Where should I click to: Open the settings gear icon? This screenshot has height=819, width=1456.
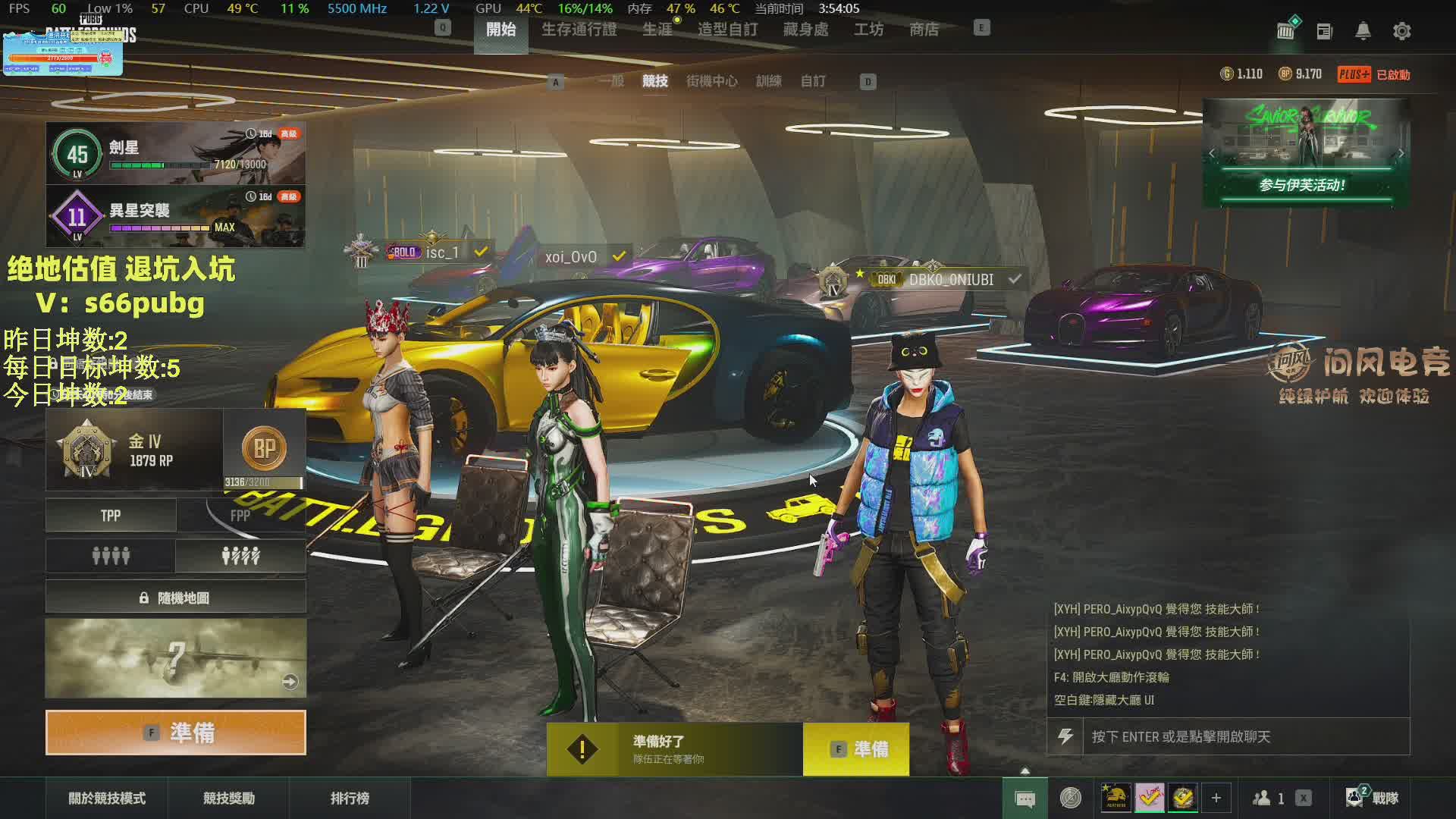(1401, 31)
